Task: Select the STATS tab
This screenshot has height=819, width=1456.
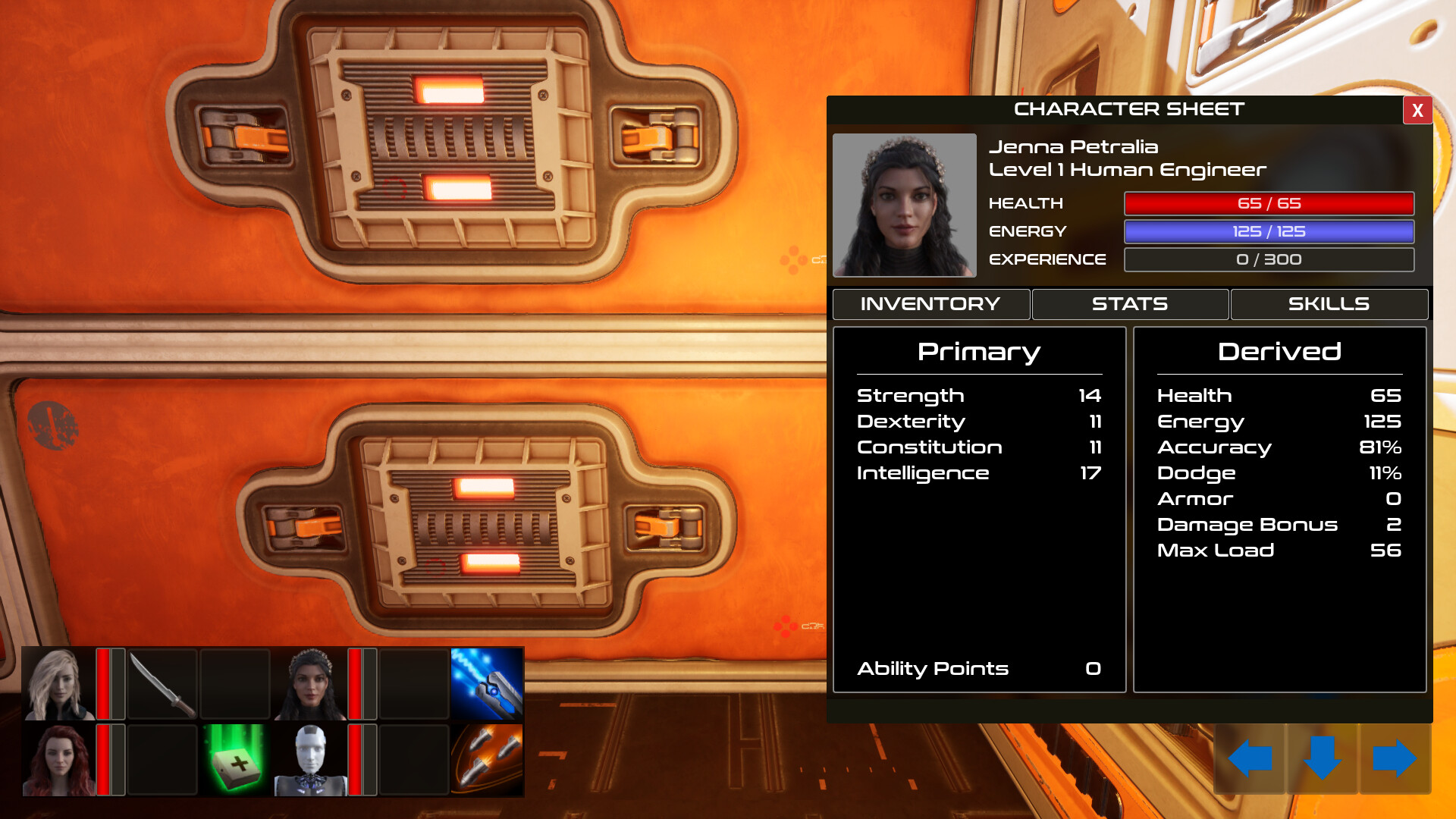Action: (x=1129, y=304)
